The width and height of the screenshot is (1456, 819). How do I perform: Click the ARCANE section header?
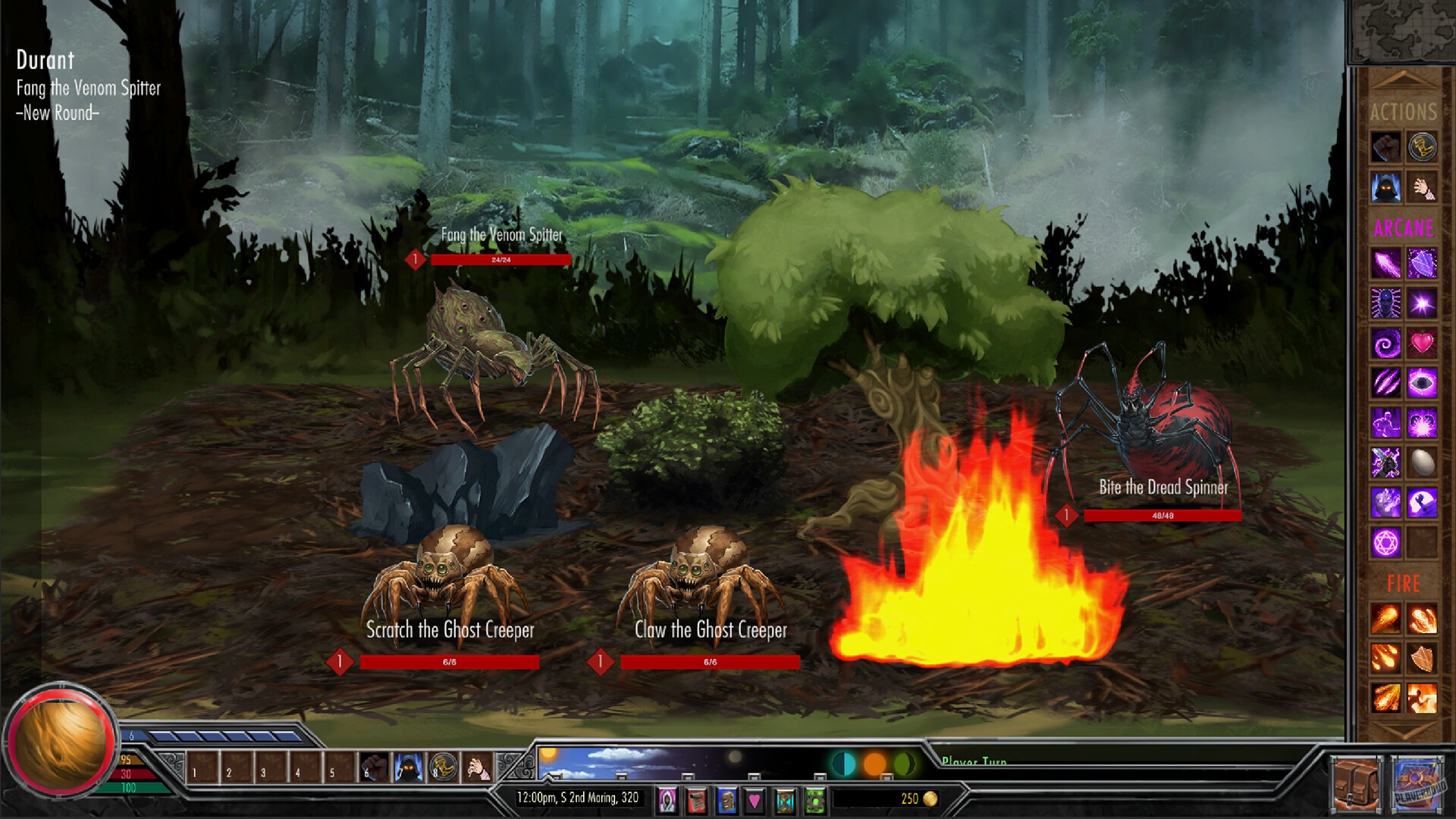pyautogui.click(x=1403, y=229)
